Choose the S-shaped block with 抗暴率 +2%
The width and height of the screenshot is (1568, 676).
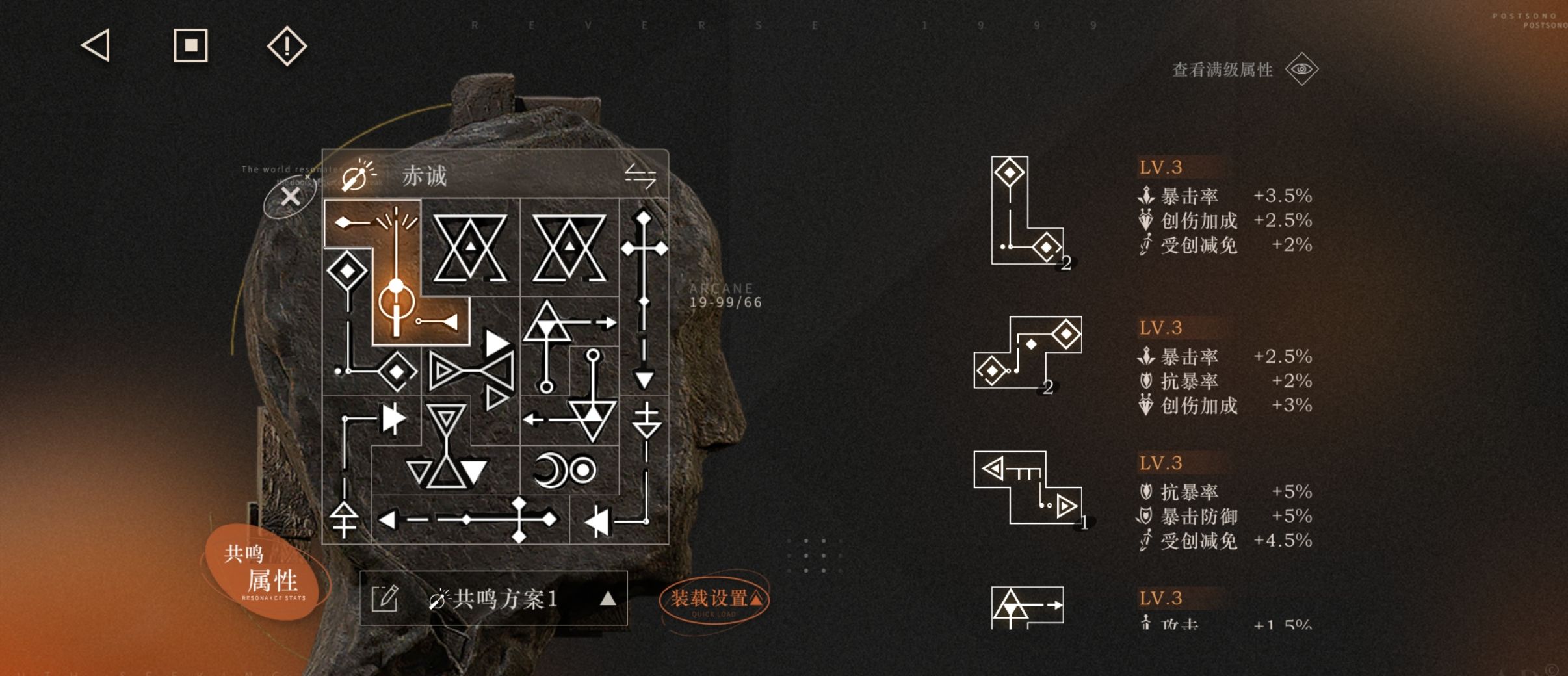pos(1027,352)
